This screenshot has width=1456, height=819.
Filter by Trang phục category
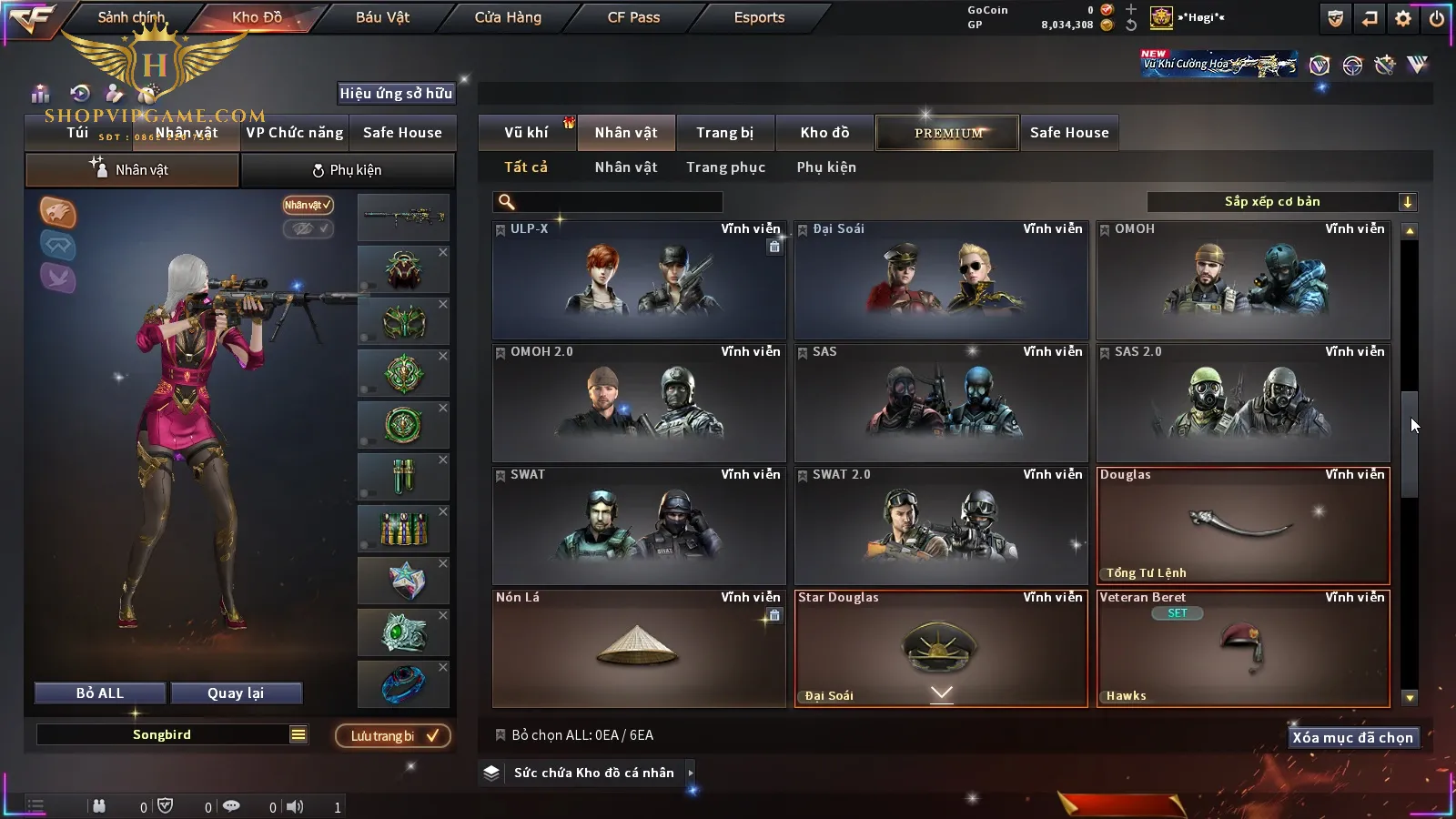(x=725, y=167)
